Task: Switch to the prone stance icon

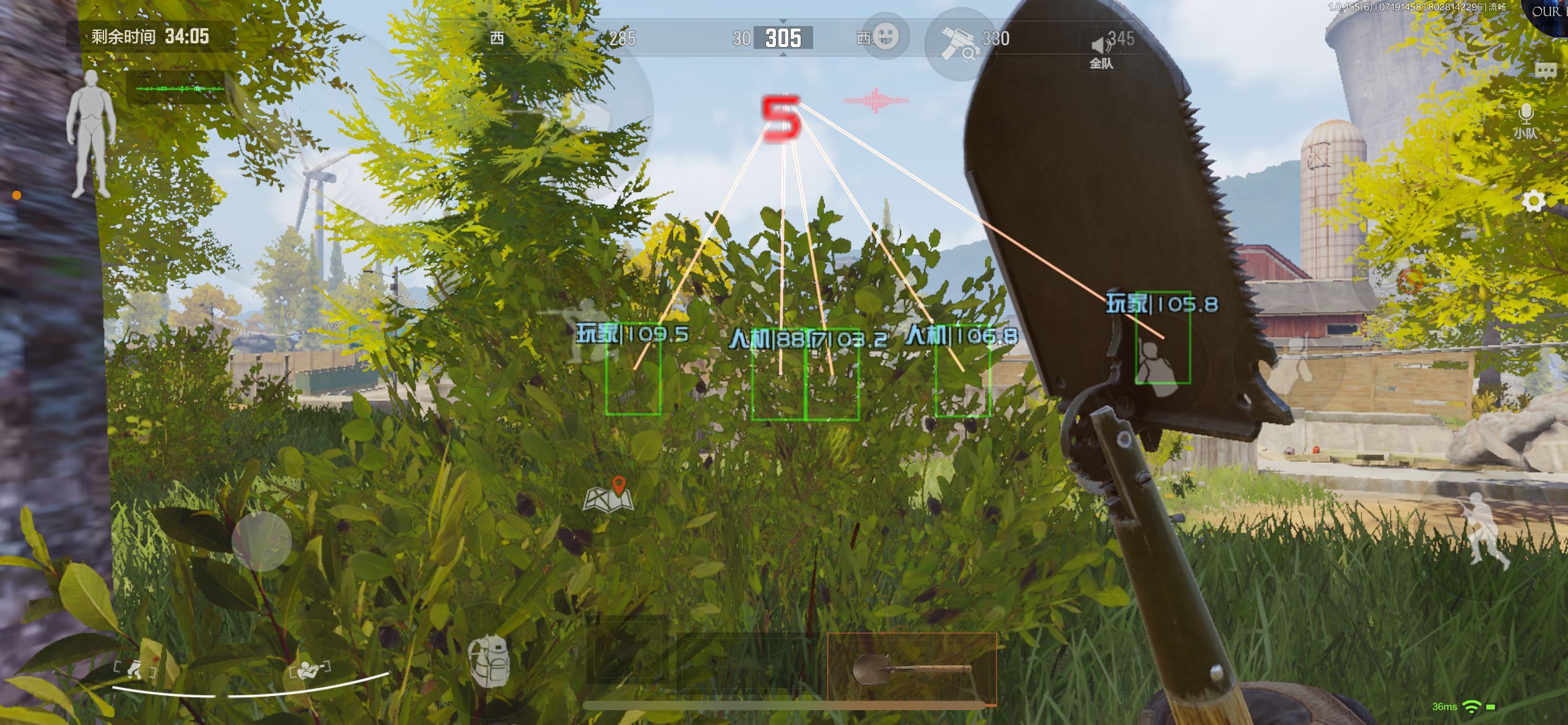Action: (308, 670)
